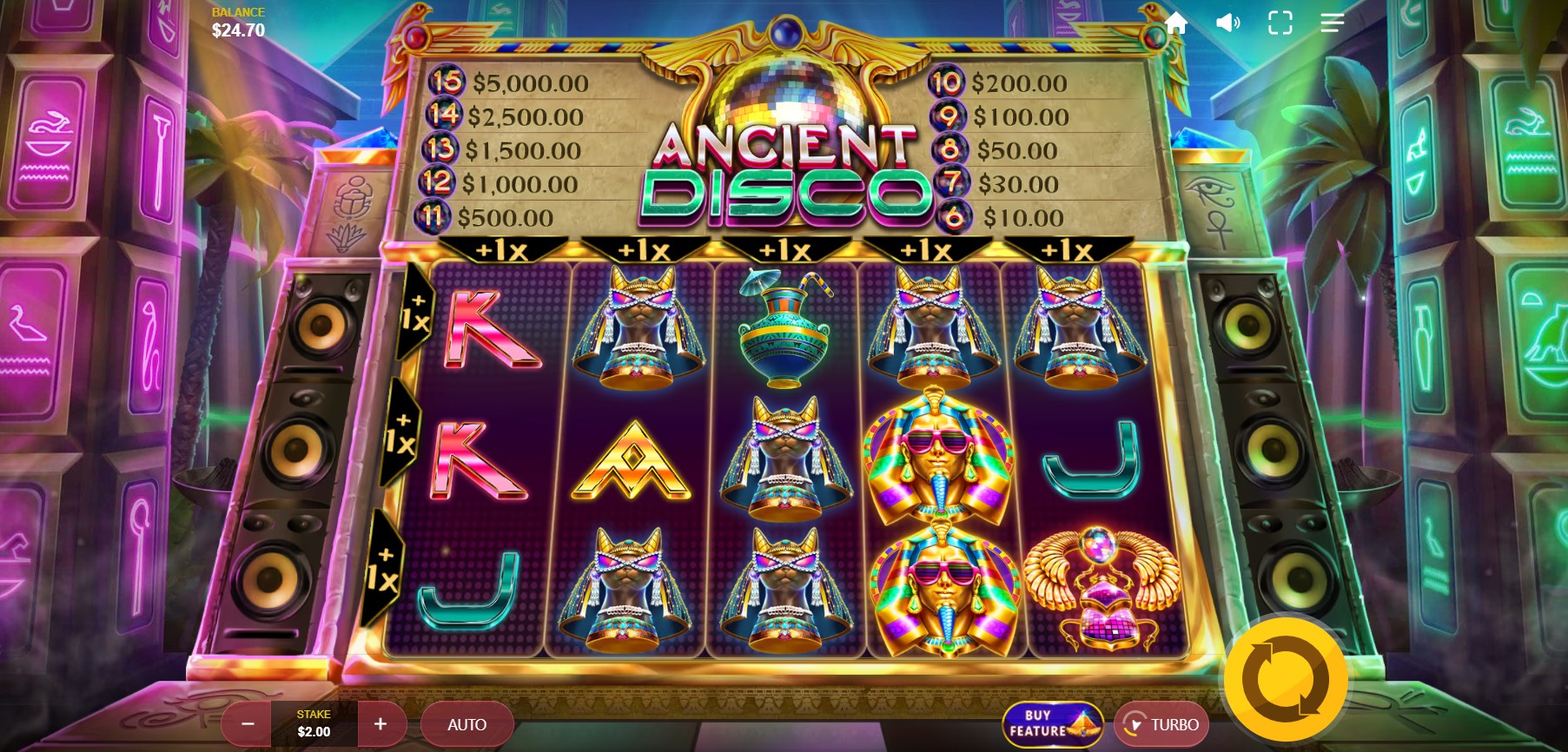Click the left speaker volume cone

[295, 452]
